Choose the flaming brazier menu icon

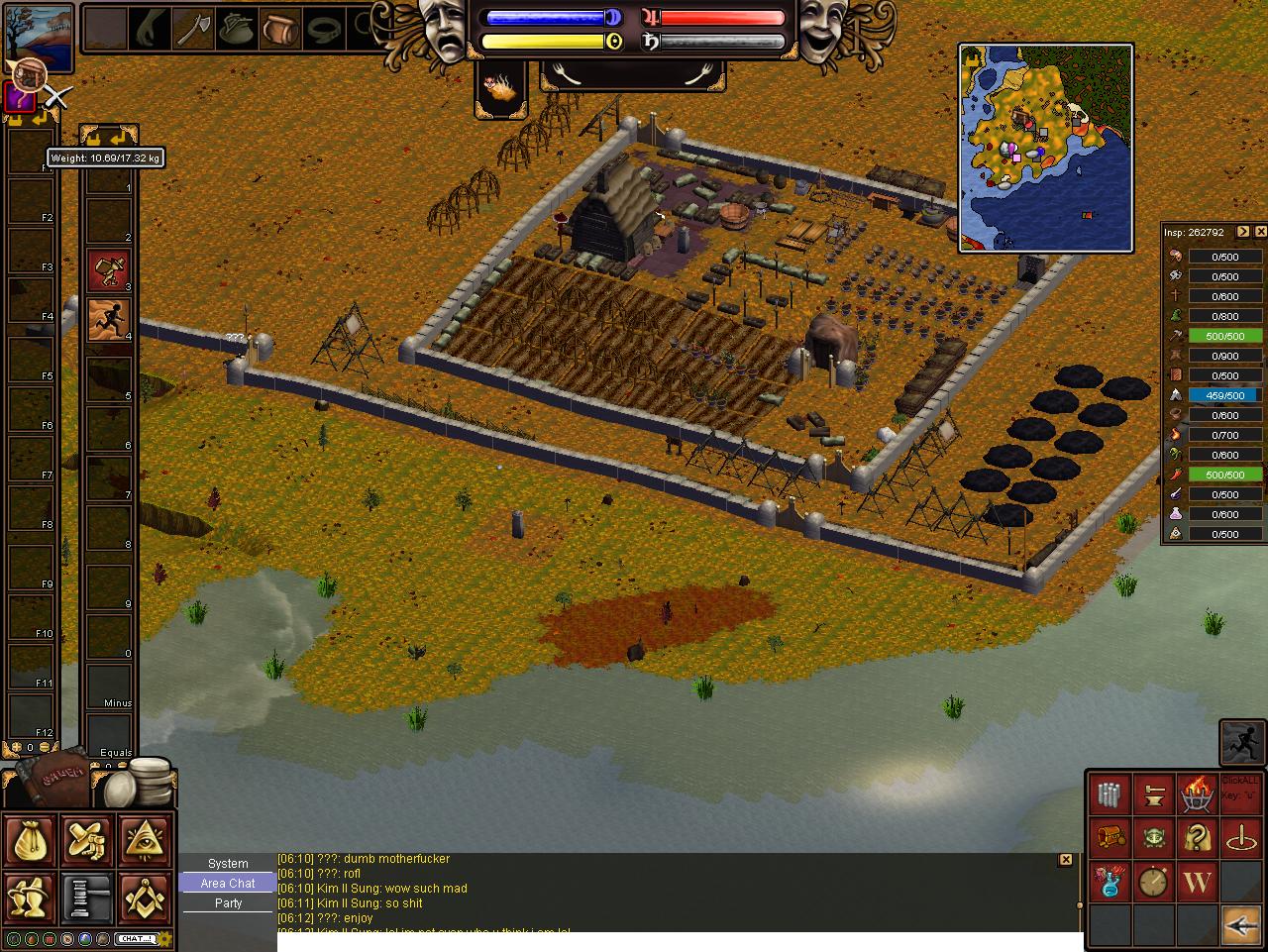(1197, 794)
